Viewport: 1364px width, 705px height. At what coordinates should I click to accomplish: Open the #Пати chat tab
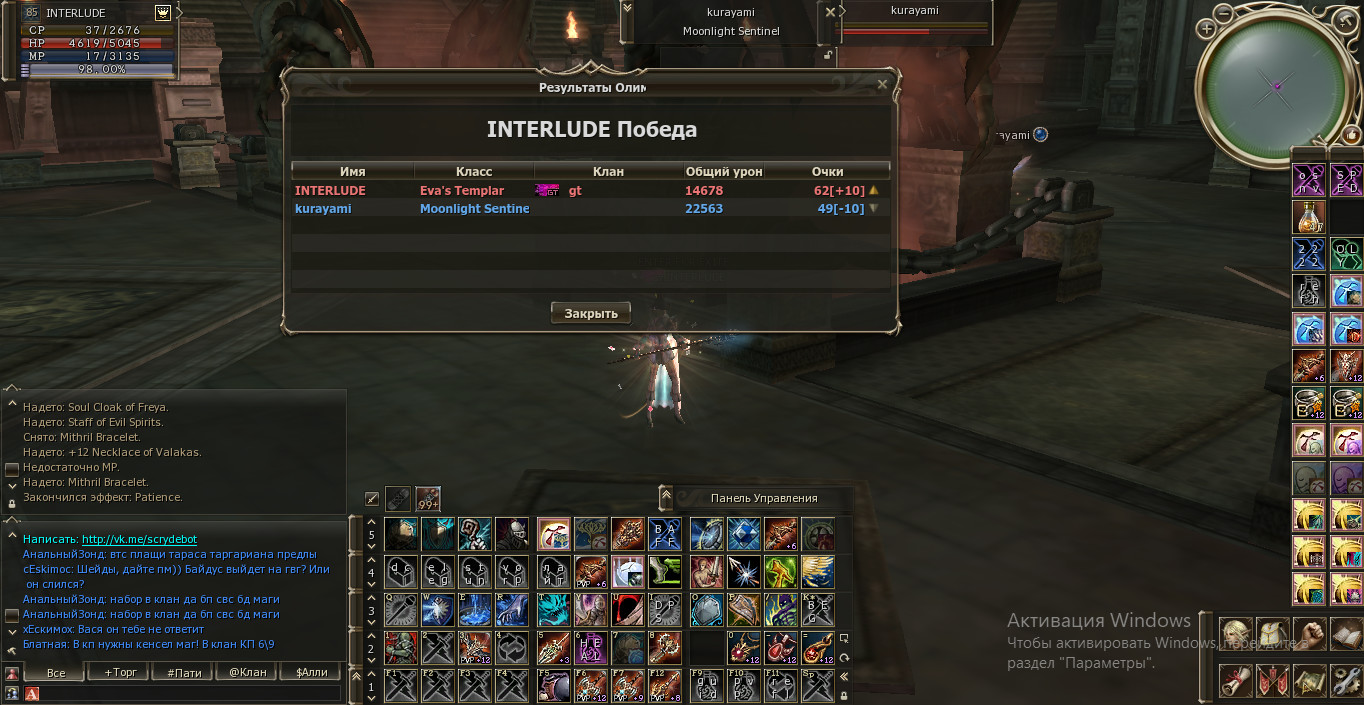point(184,673)
